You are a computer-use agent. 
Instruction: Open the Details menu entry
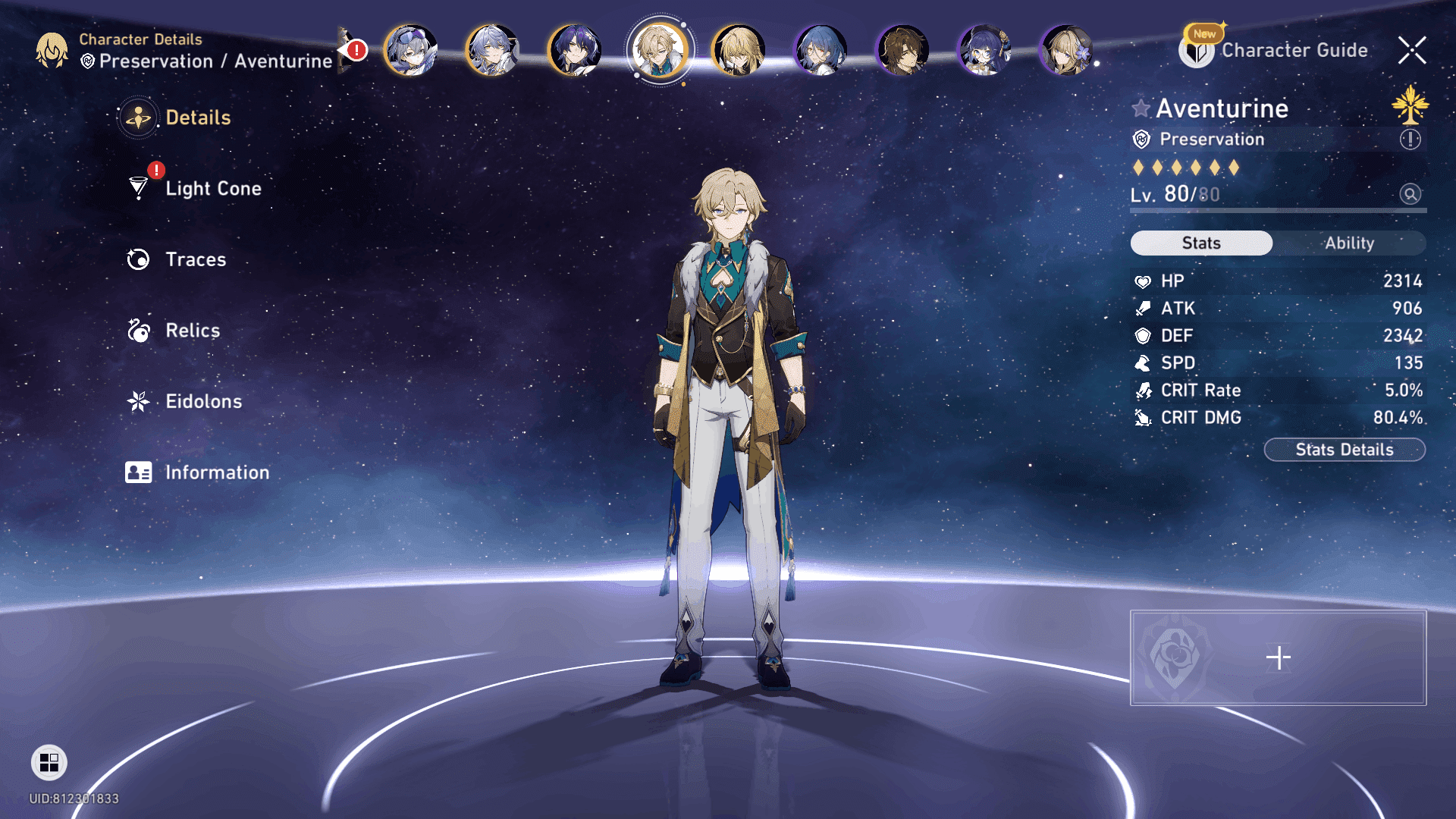click(x=197, y=118)
